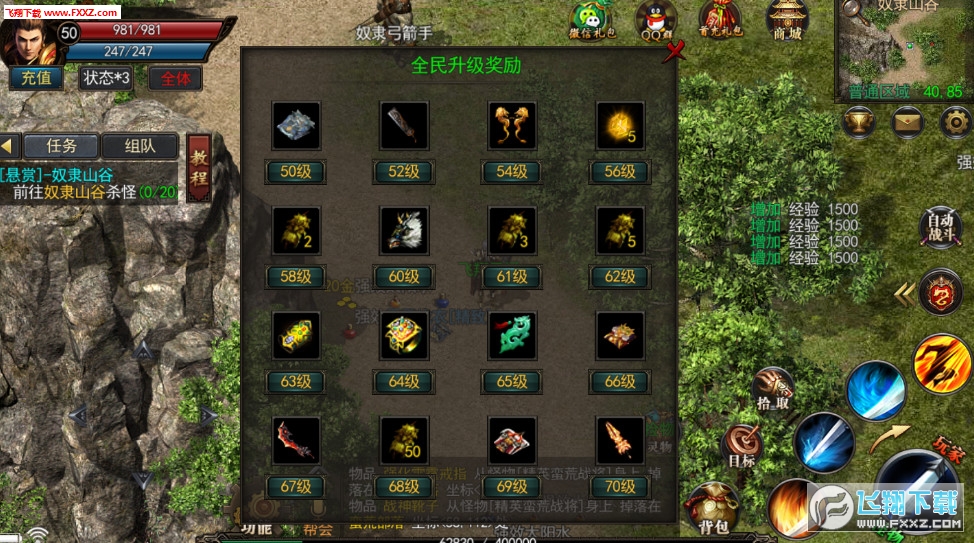Tap the 拾取 pick-up button
974x543 pixels.
[773, 388]
